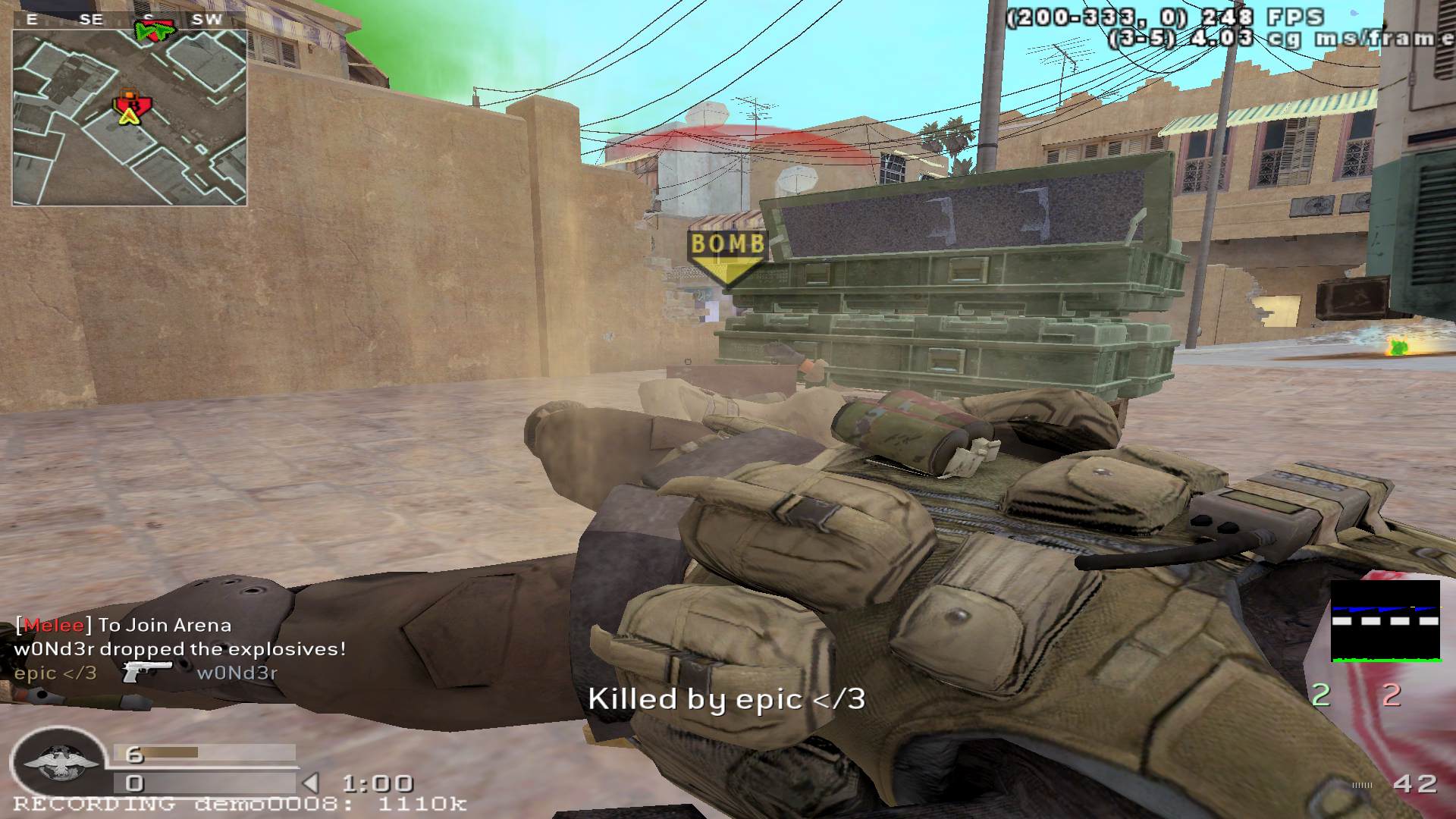1456x819 pixels.
Task: Select the yellow BOMB objective marker
Action: pyautogui.click(x=726, y=256)
